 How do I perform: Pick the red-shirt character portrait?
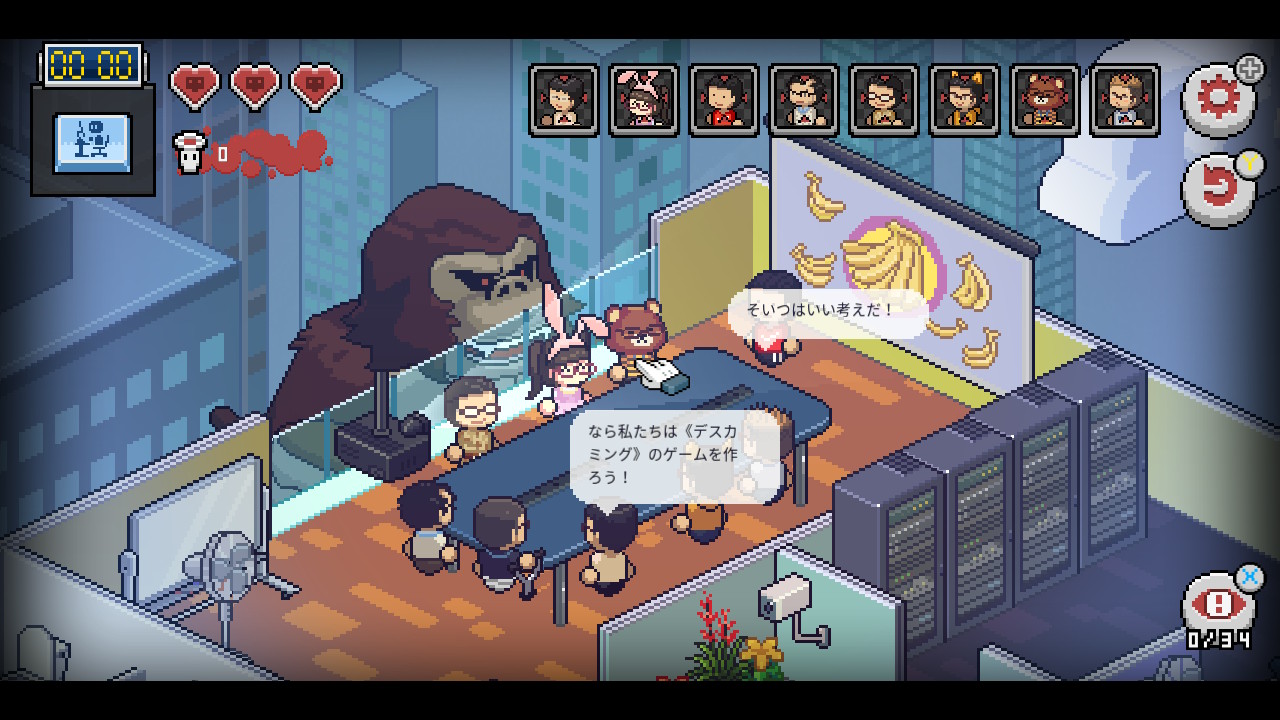click(724, 100)
